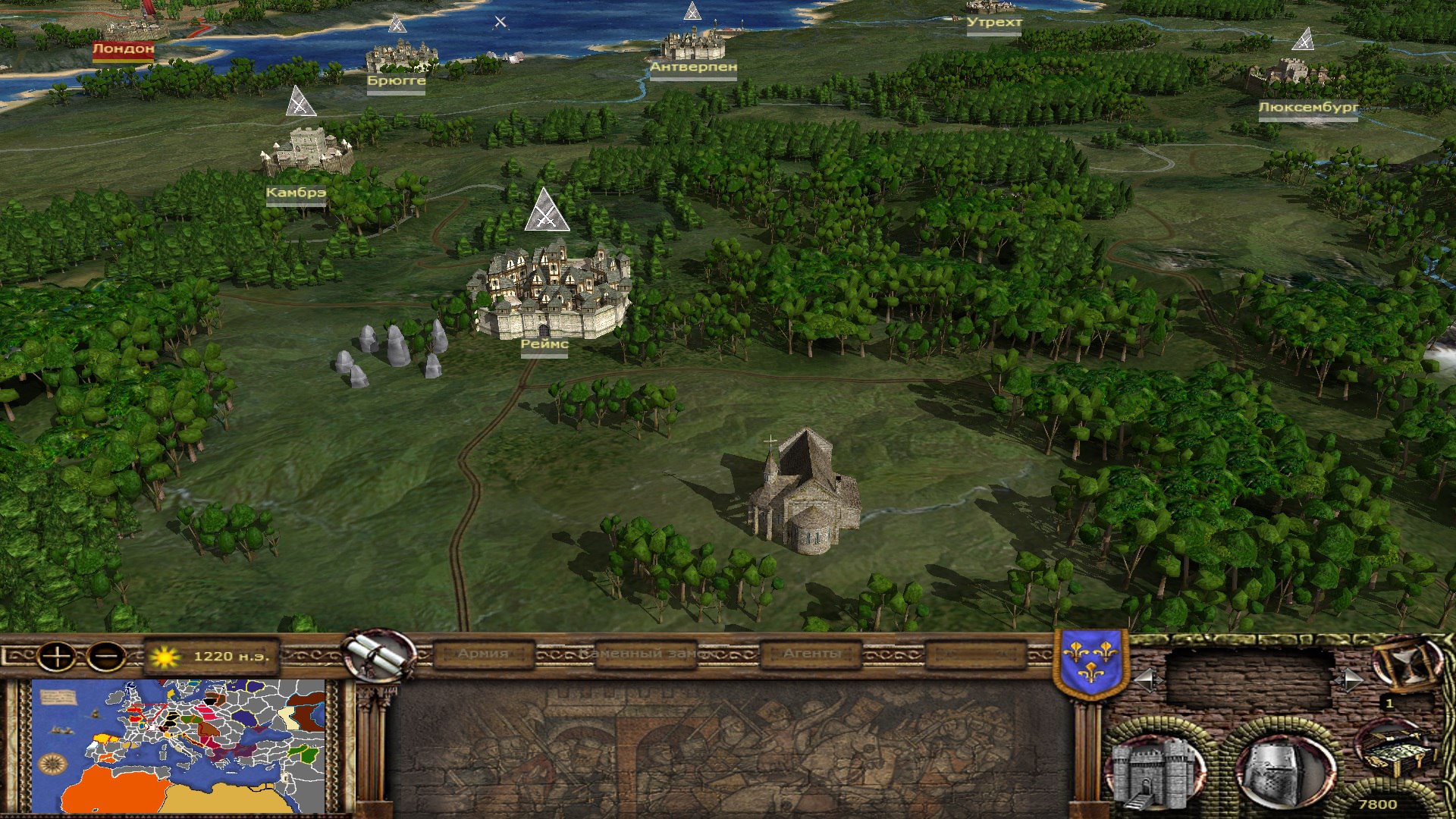The width and height of the screenshot is (1456, 819).
Task: Open the construction menu with the castle icon
Action: pyautogui.click(x=1156, y=772)
